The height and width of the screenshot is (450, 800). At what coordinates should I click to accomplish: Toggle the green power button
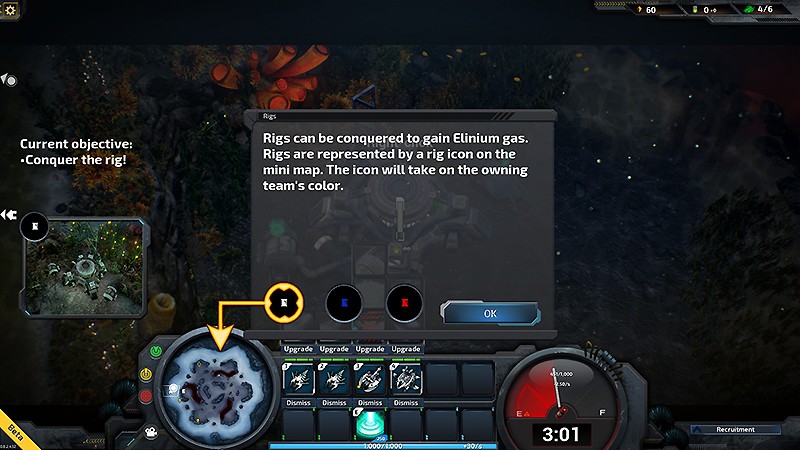[156, 351]
